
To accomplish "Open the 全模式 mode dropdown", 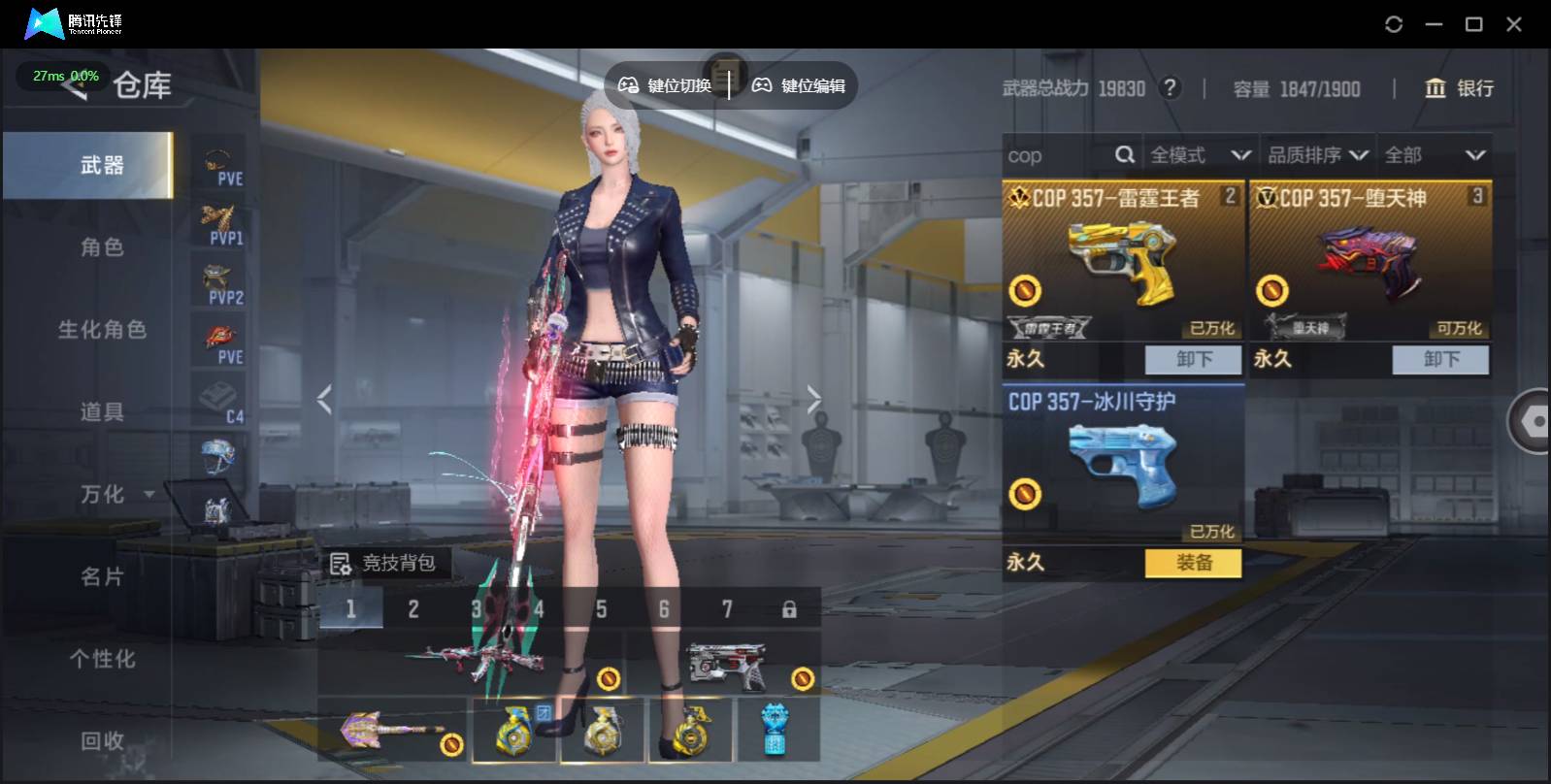I will [1199, 155].
